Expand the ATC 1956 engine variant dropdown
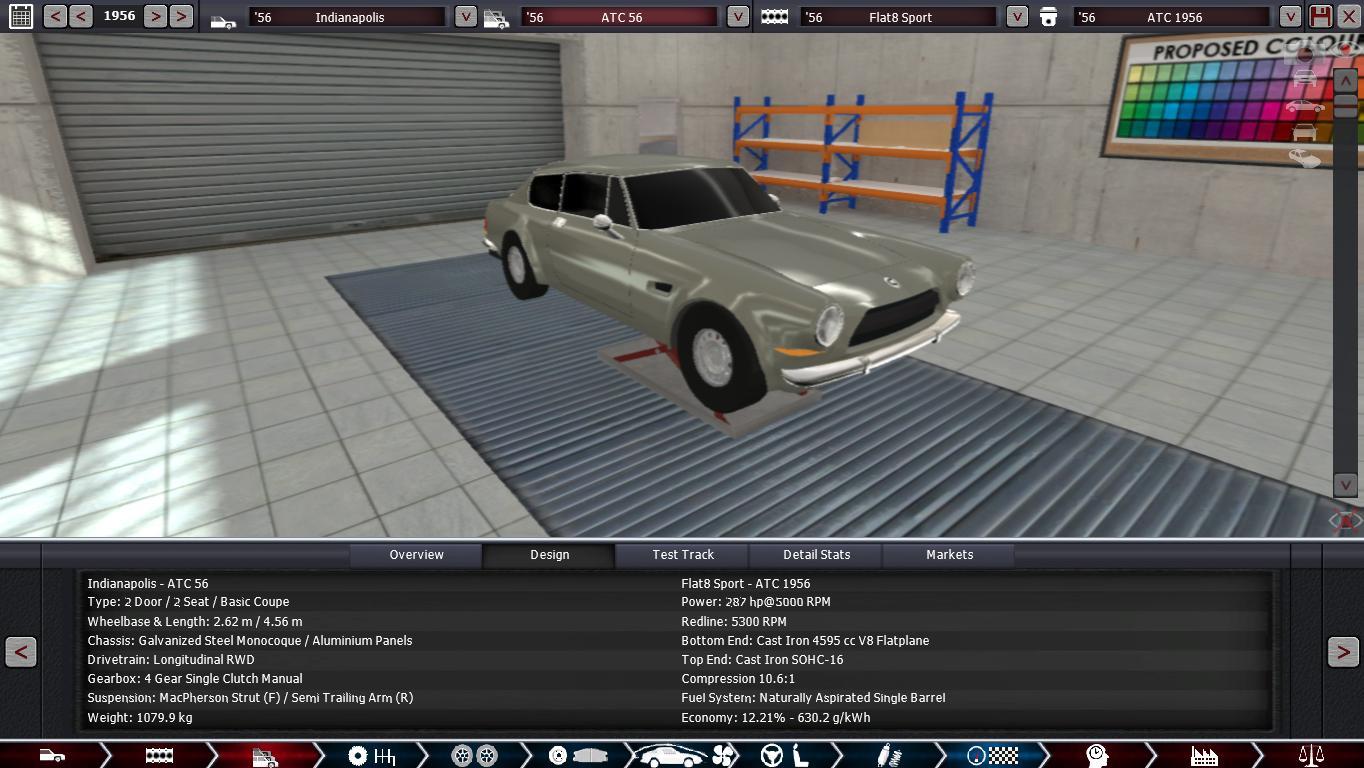The image size is (1364, 768). (1290, 17)
